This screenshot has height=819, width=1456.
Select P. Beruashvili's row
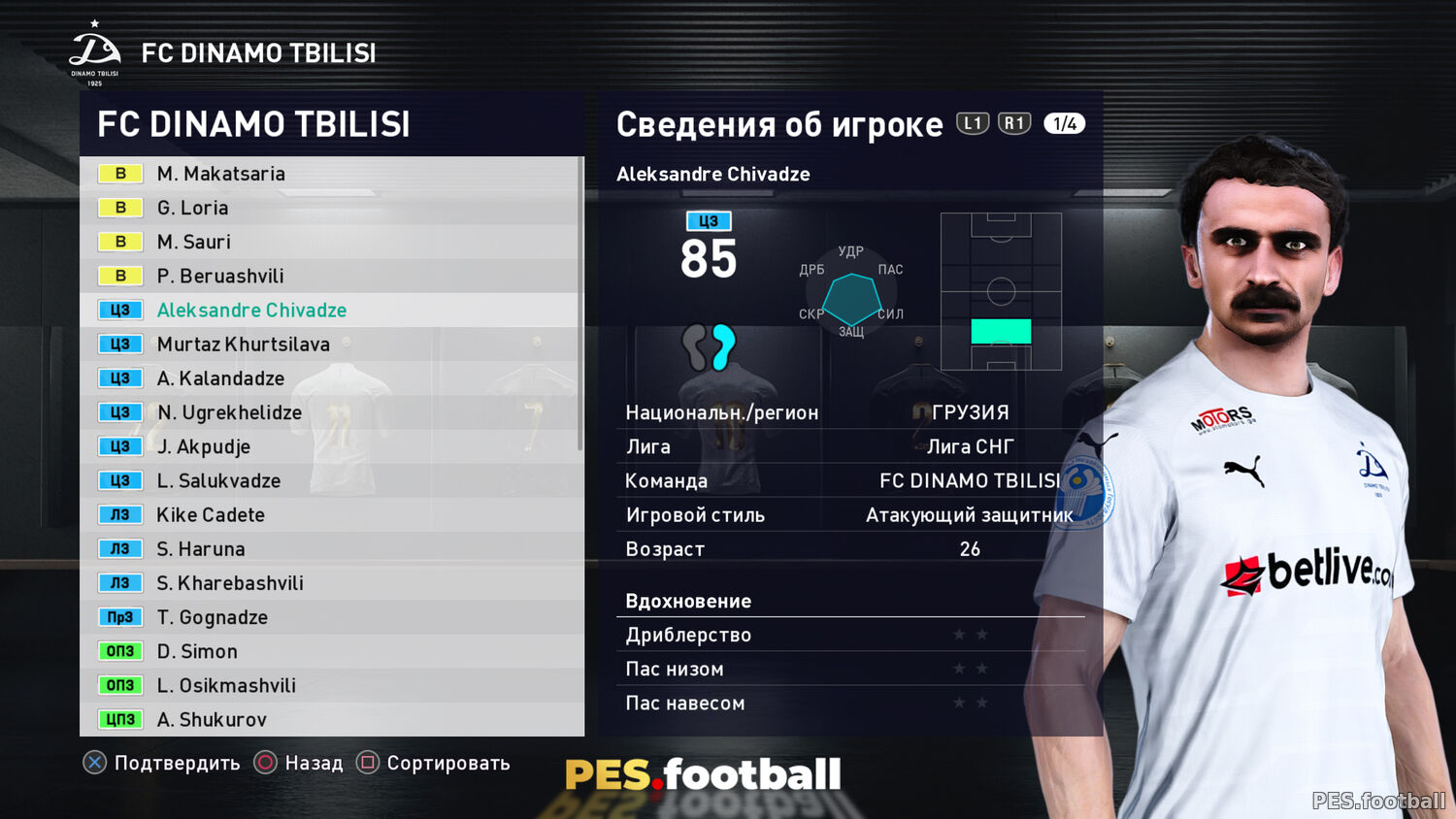pos(220,277)
